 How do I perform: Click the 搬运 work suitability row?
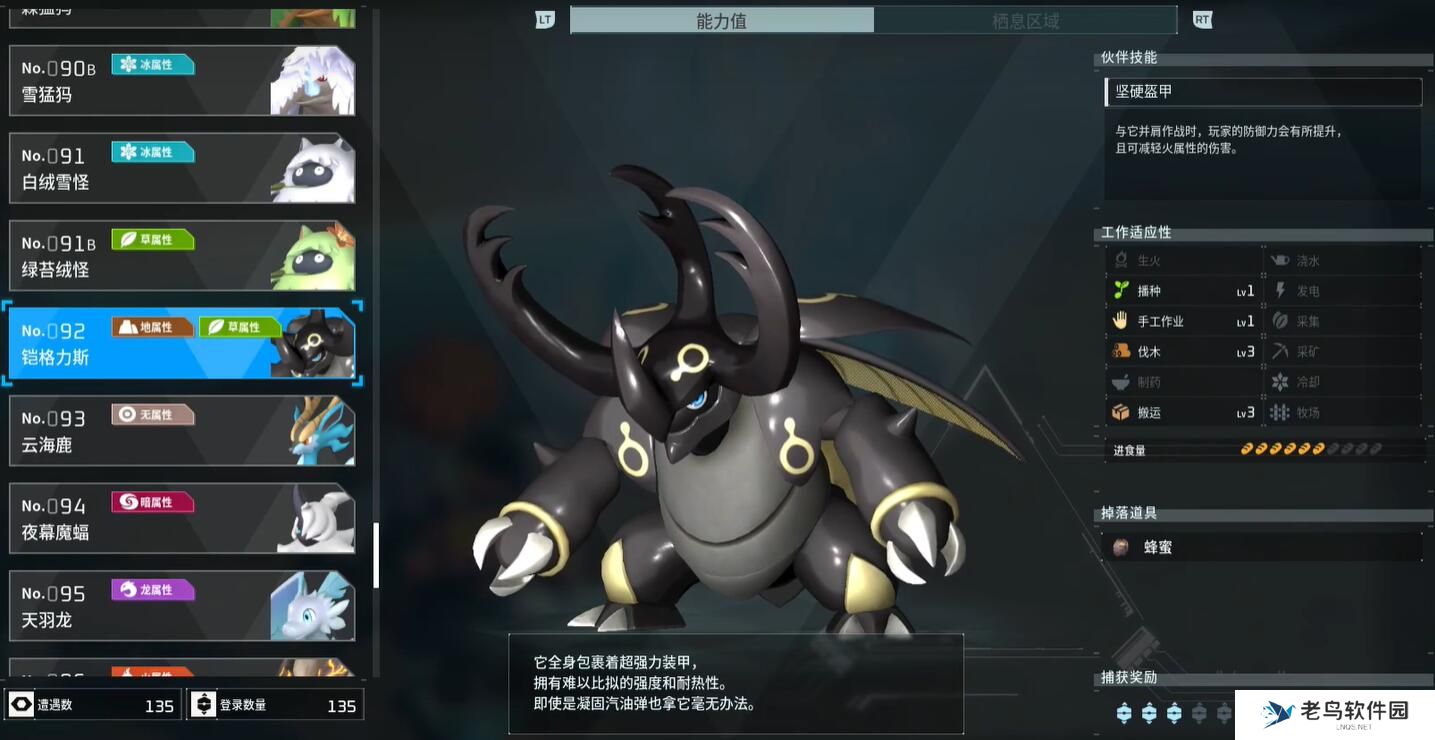point(1183,413)
